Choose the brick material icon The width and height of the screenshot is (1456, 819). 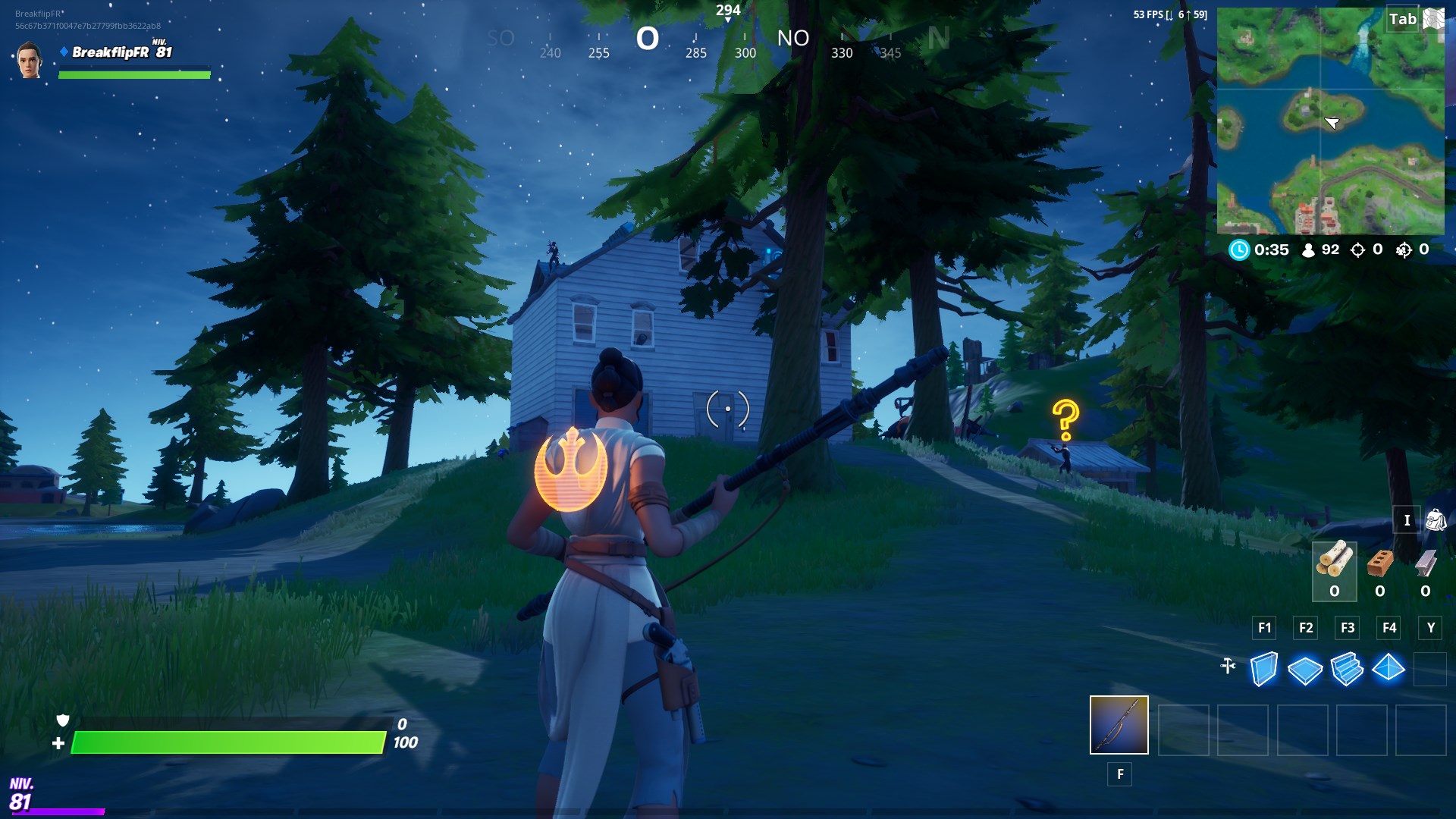tap(1380, 563)
